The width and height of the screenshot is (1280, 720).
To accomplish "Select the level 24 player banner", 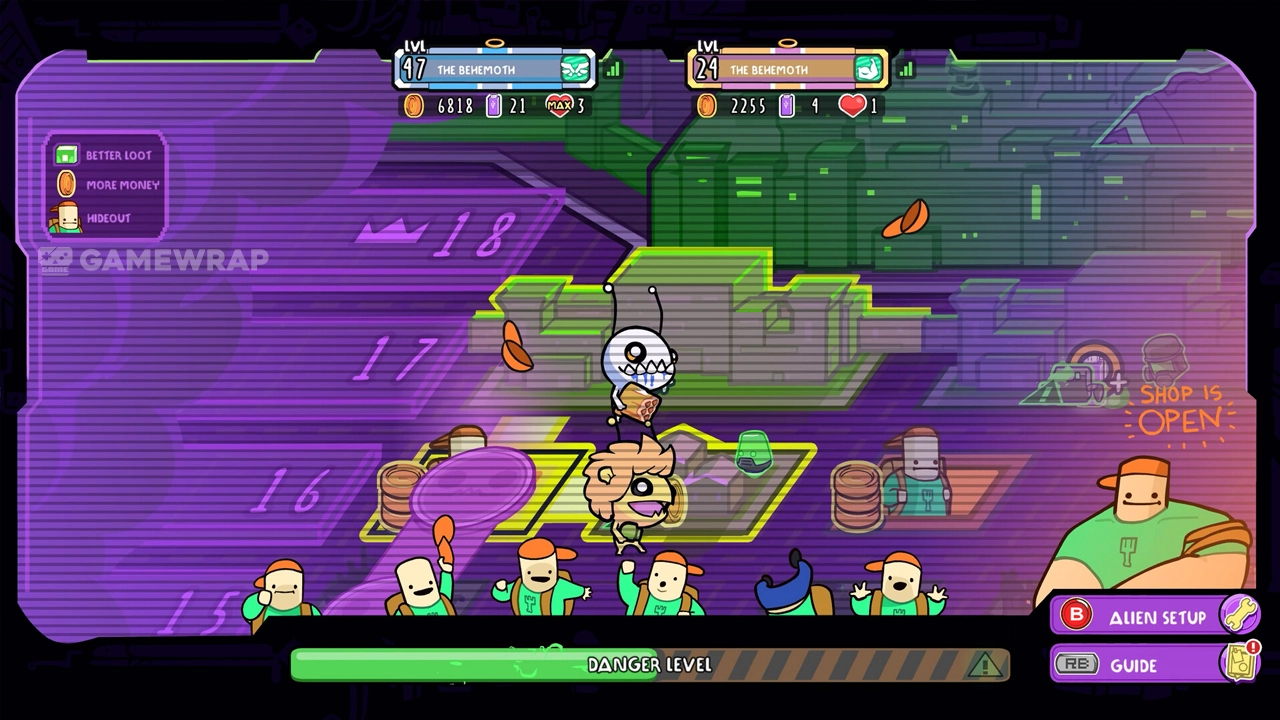I will pos(787,70).
